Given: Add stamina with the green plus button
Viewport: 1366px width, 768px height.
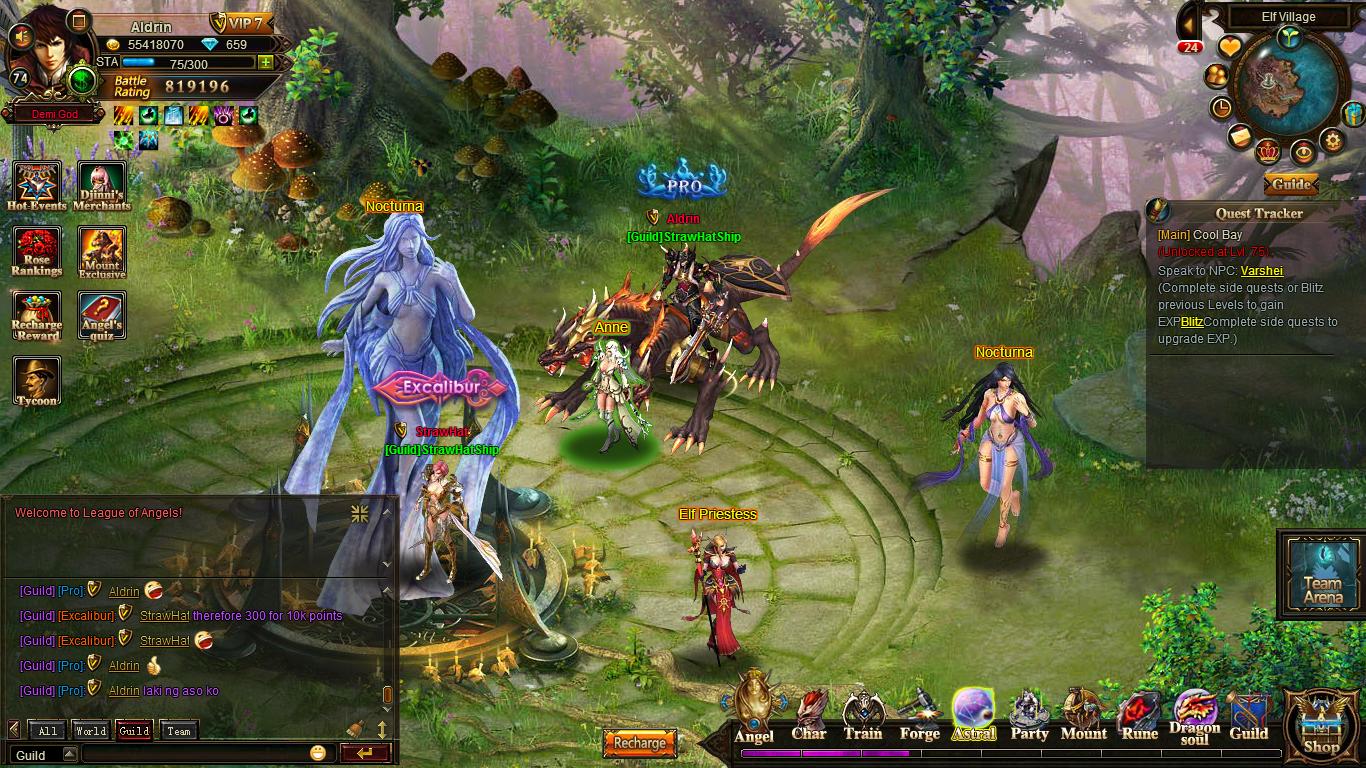Looking at the screenshot, I should click(x=265, y=62).
